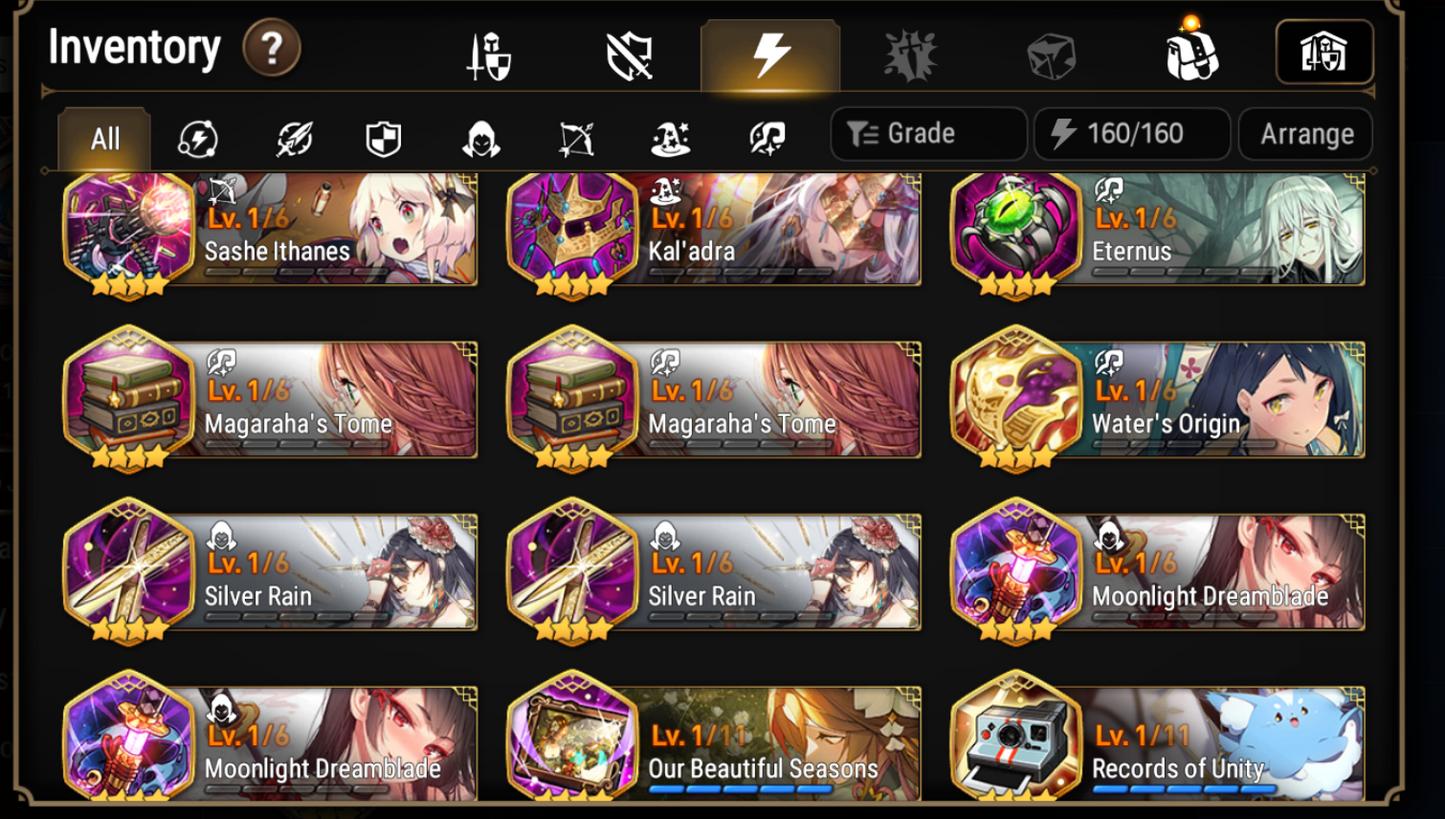Switch to the lightning artifact tab
Image resolution: width=1445 pixels, height=819 pixels.
tap(770, 55)
